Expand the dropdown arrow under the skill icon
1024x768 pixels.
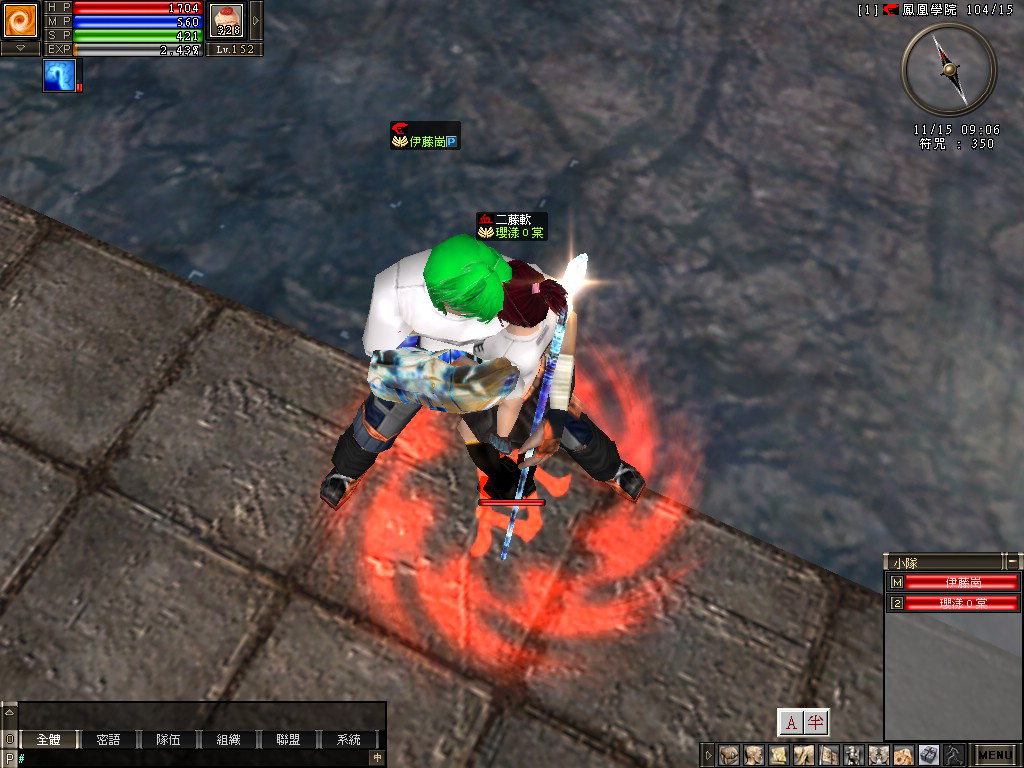(20, 48)
